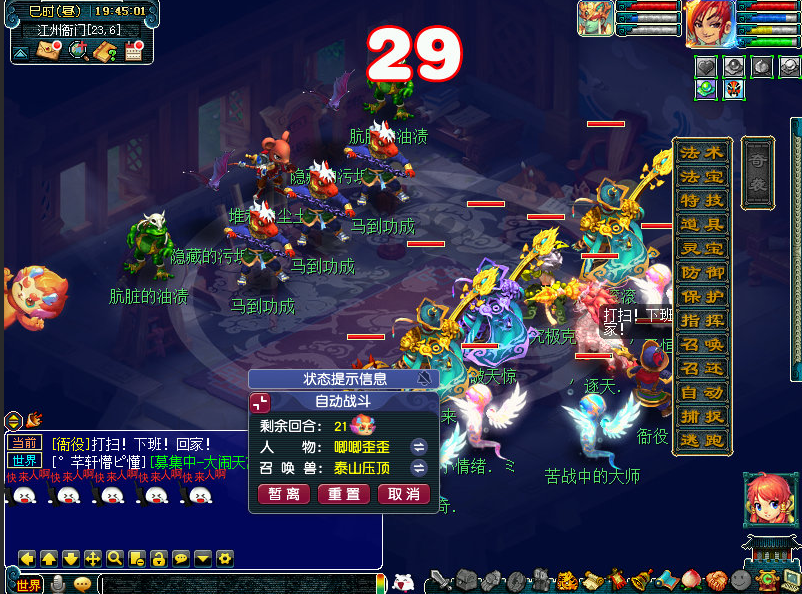Click the 召唤 summon command
The height and width of the screenshot is (594, 802).
(x=701, y=345)
